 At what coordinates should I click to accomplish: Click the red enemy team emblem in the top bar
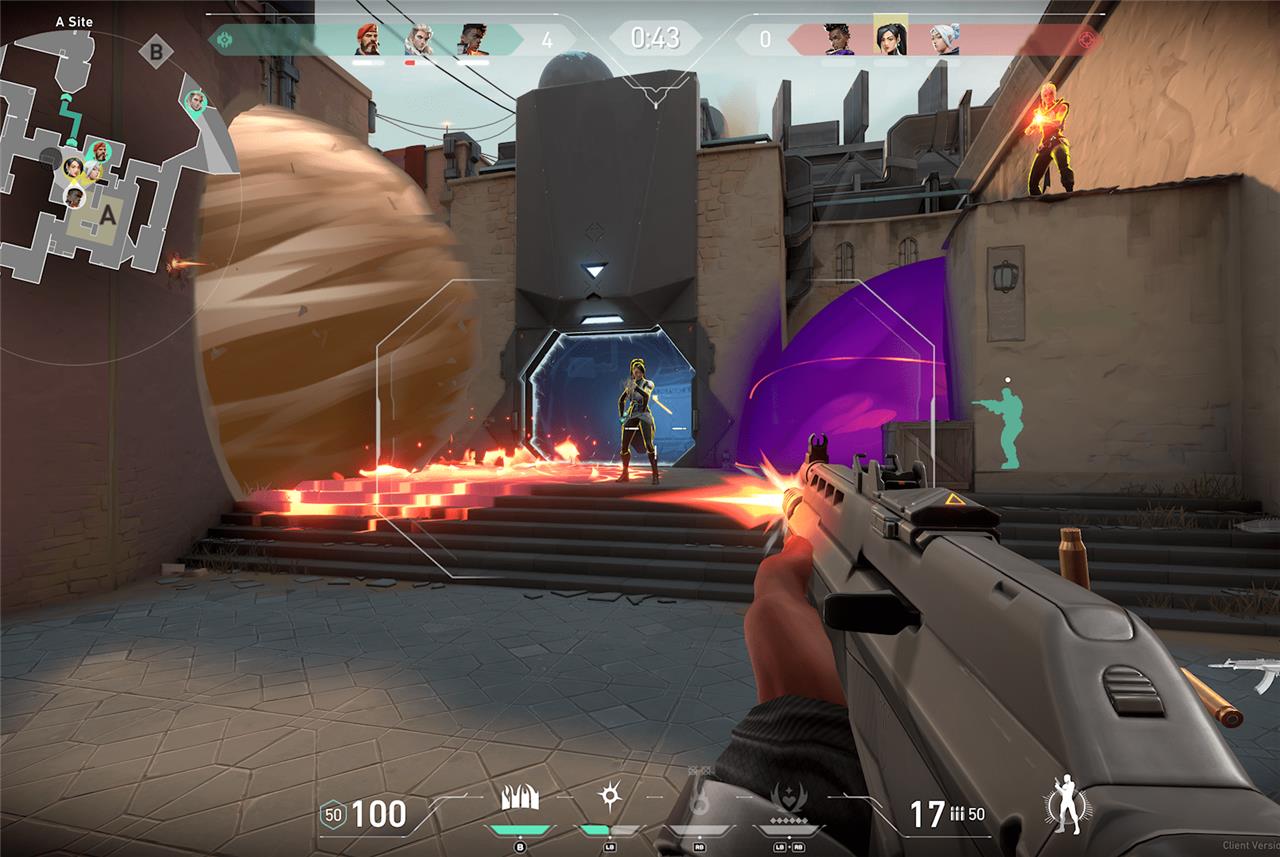pos(1085,40)
